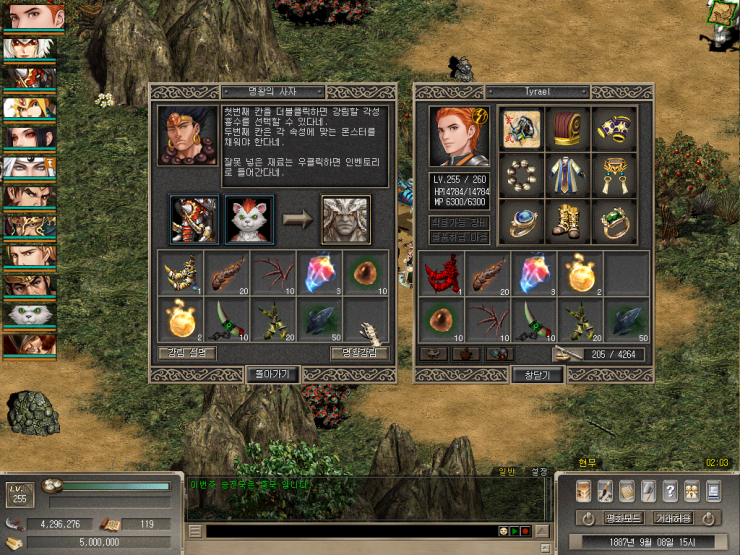Open the question mark help icon
Image resolution: width=740 pixels, height=555 pixels.
coord(670,491)
